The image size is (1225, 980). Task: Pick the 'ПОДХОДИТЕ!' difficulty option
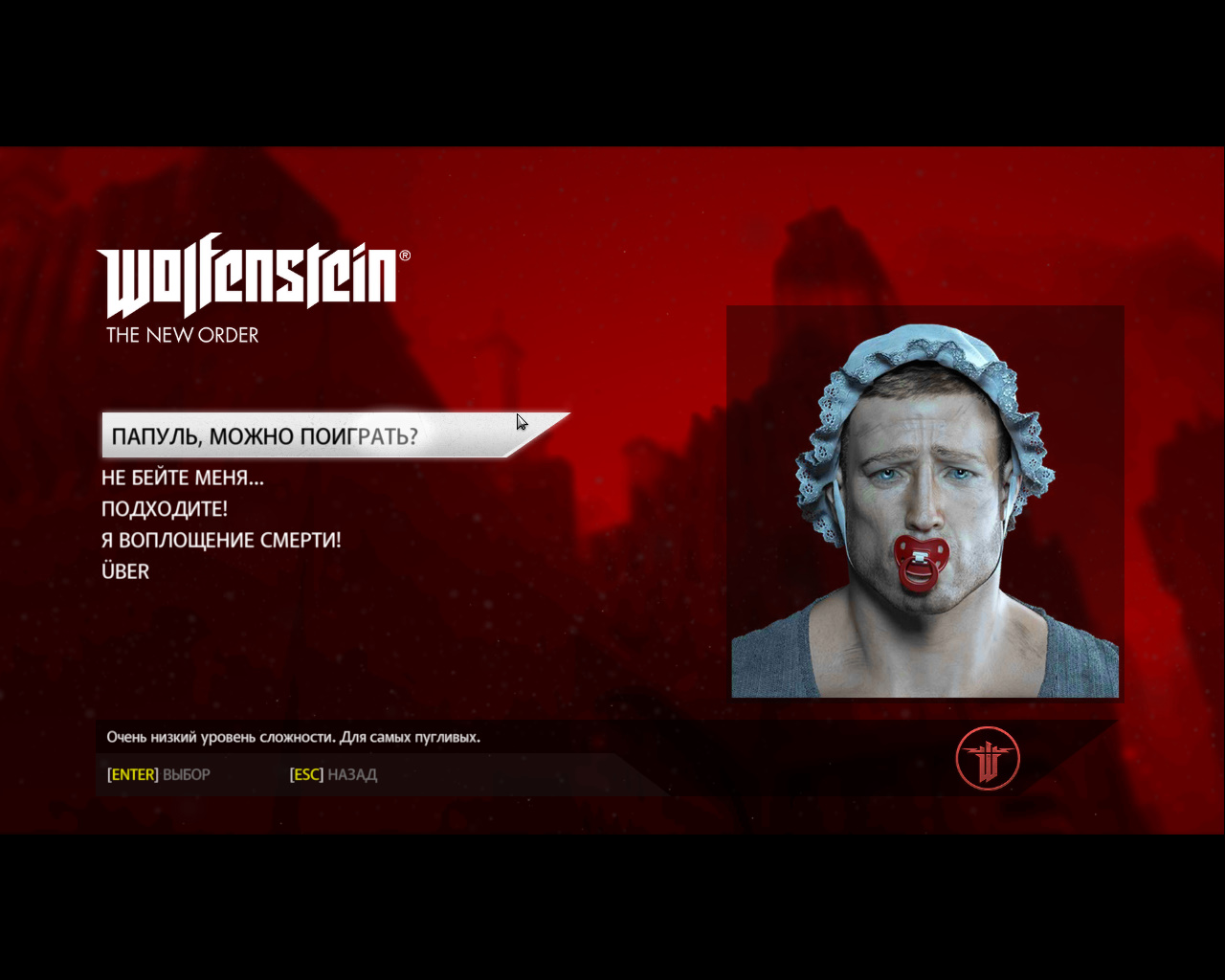165,509
